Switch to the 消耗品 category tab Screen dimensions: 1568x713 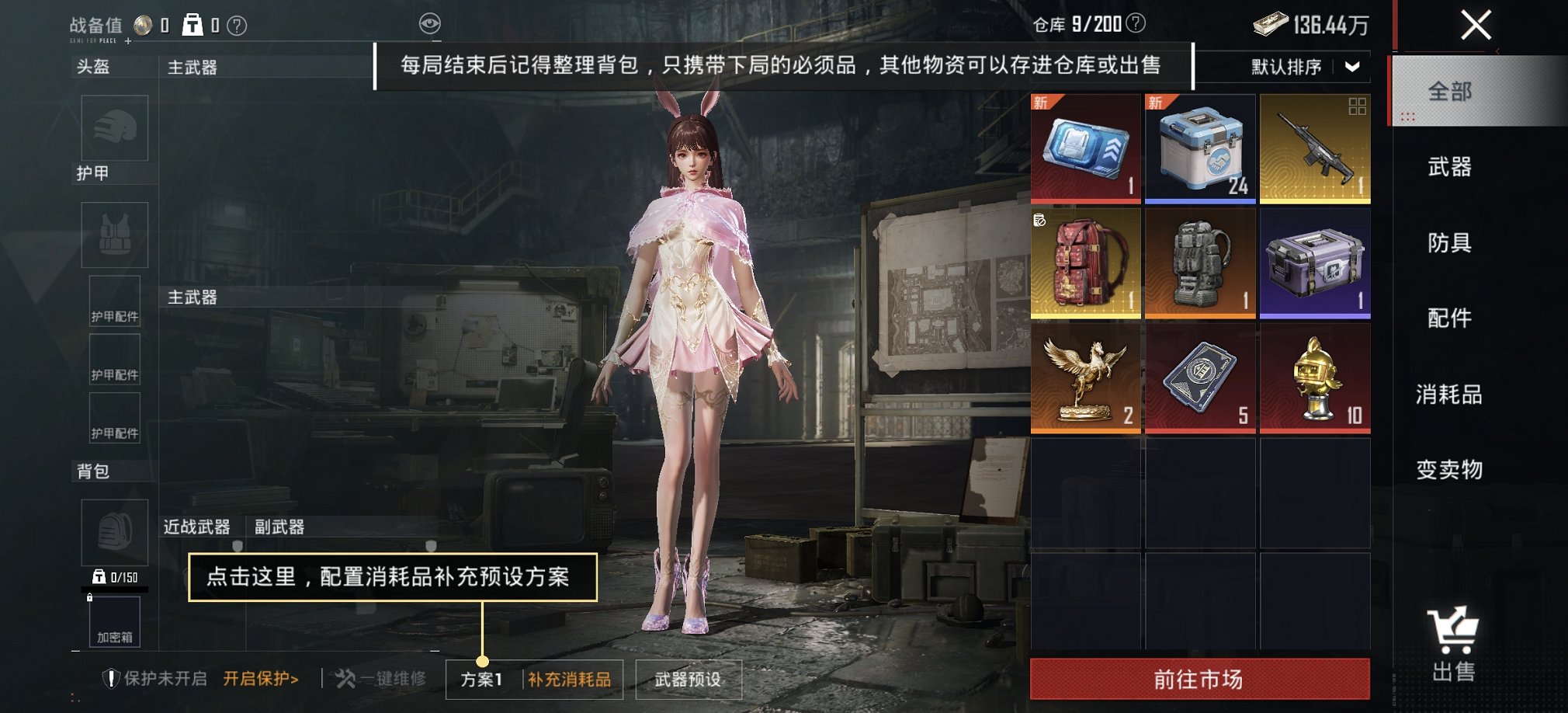[1448, 395]
